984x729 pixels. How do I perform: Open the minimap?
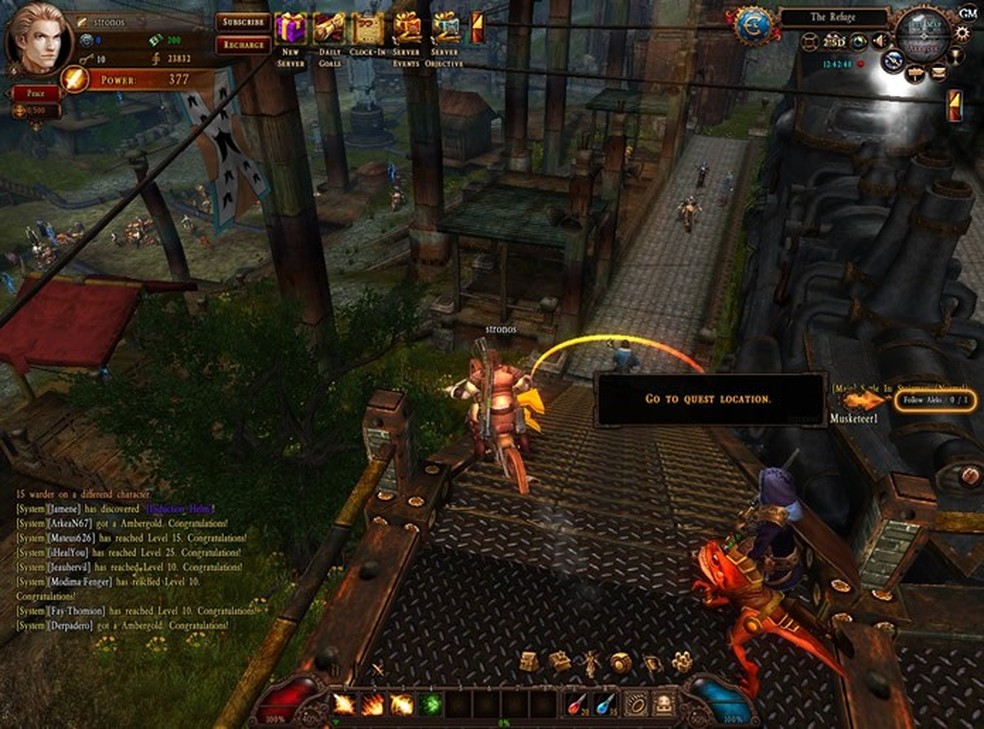point(923,33)
